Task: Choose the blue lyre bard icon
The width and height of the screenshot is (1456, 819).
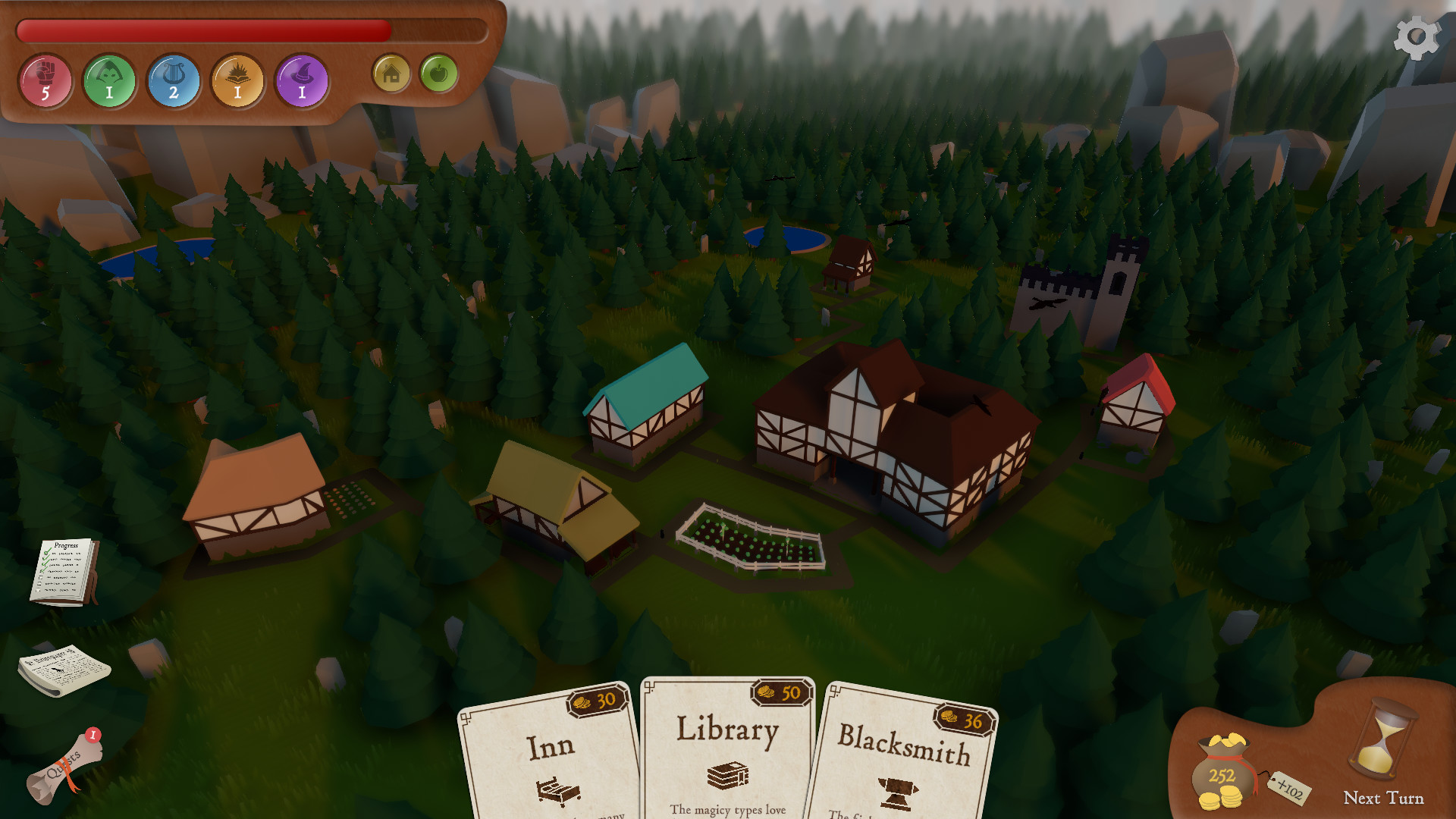Action: pos(174,80)
